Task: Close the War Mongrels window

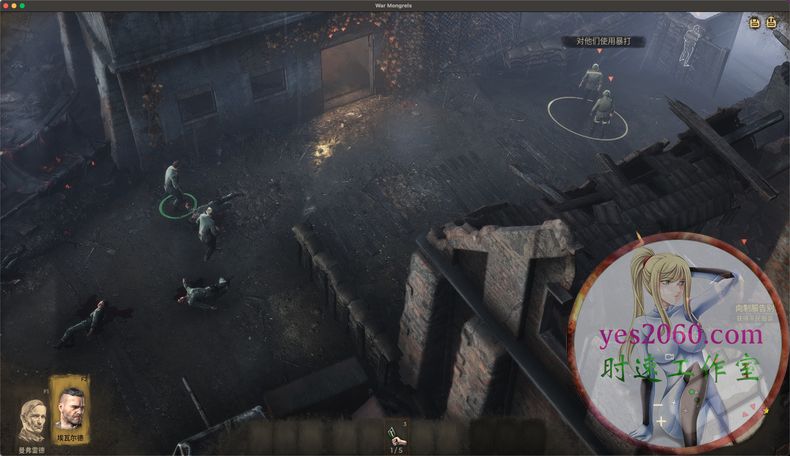Action: [7, 6]
